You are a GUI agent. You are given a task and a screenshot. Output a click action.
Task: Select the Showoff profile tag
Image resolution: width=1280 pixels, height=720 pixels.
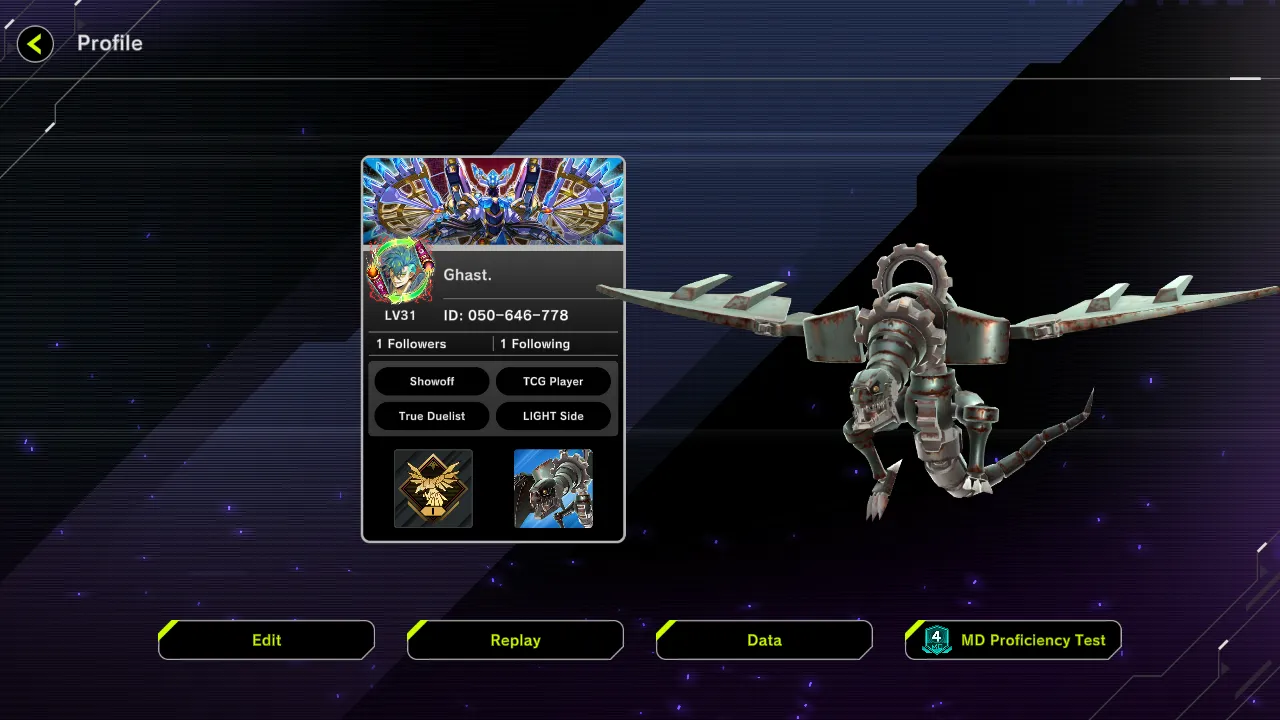click(432, 381)
